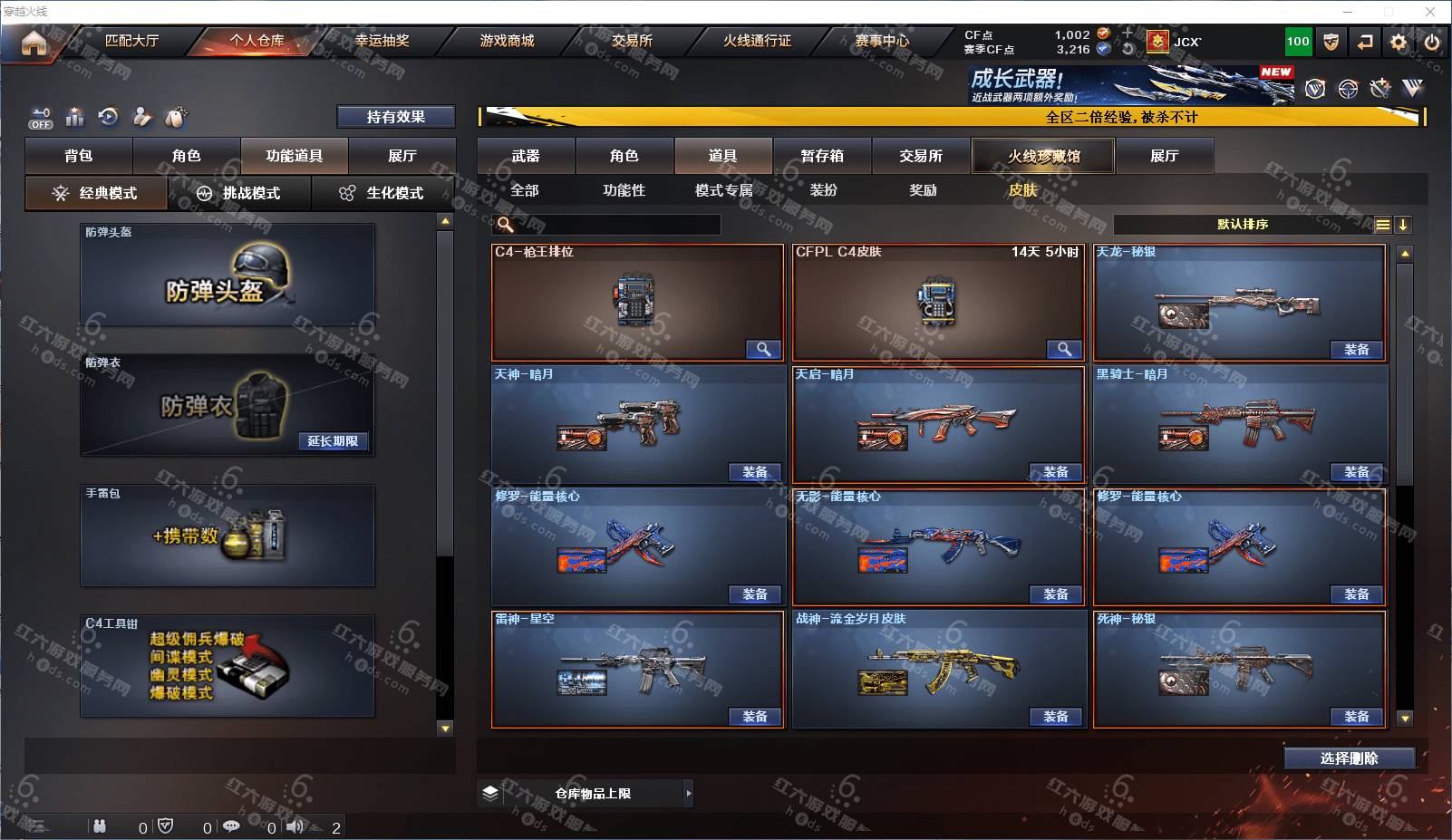Go to the home screen icon
The width and height of the screenshot is (1452, 840).
(34, 43)
